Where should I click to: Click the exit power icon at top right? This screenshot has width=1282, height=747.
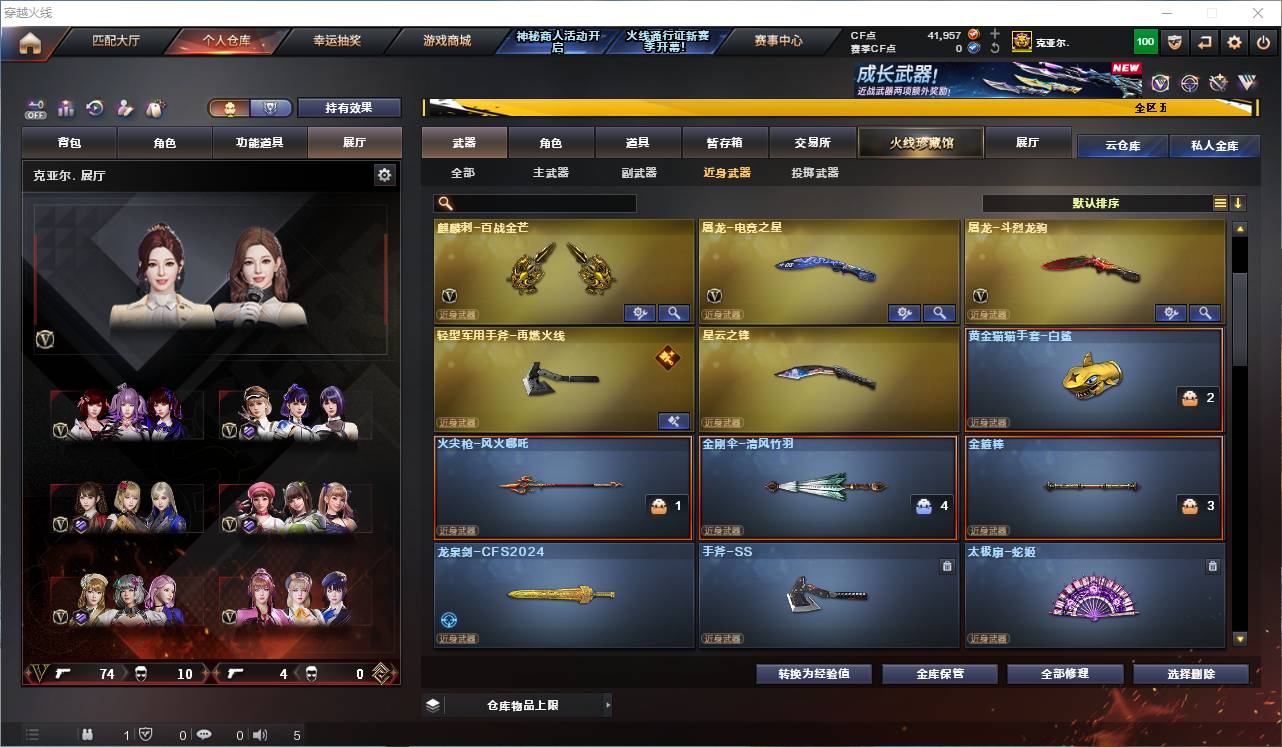tap(1262, 41)
